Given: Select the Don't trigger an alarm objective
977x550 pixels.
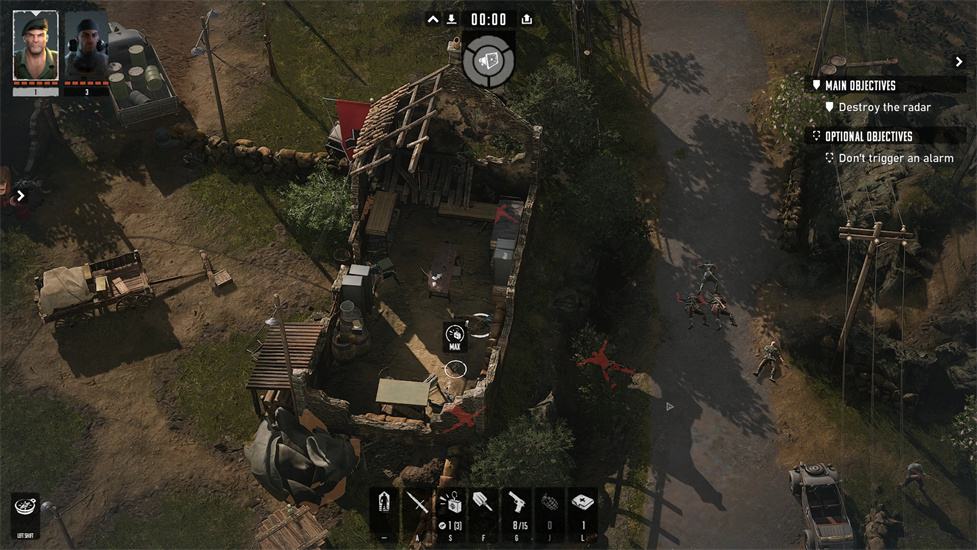Looking at the screenshot, I should [x=895, y=158].
